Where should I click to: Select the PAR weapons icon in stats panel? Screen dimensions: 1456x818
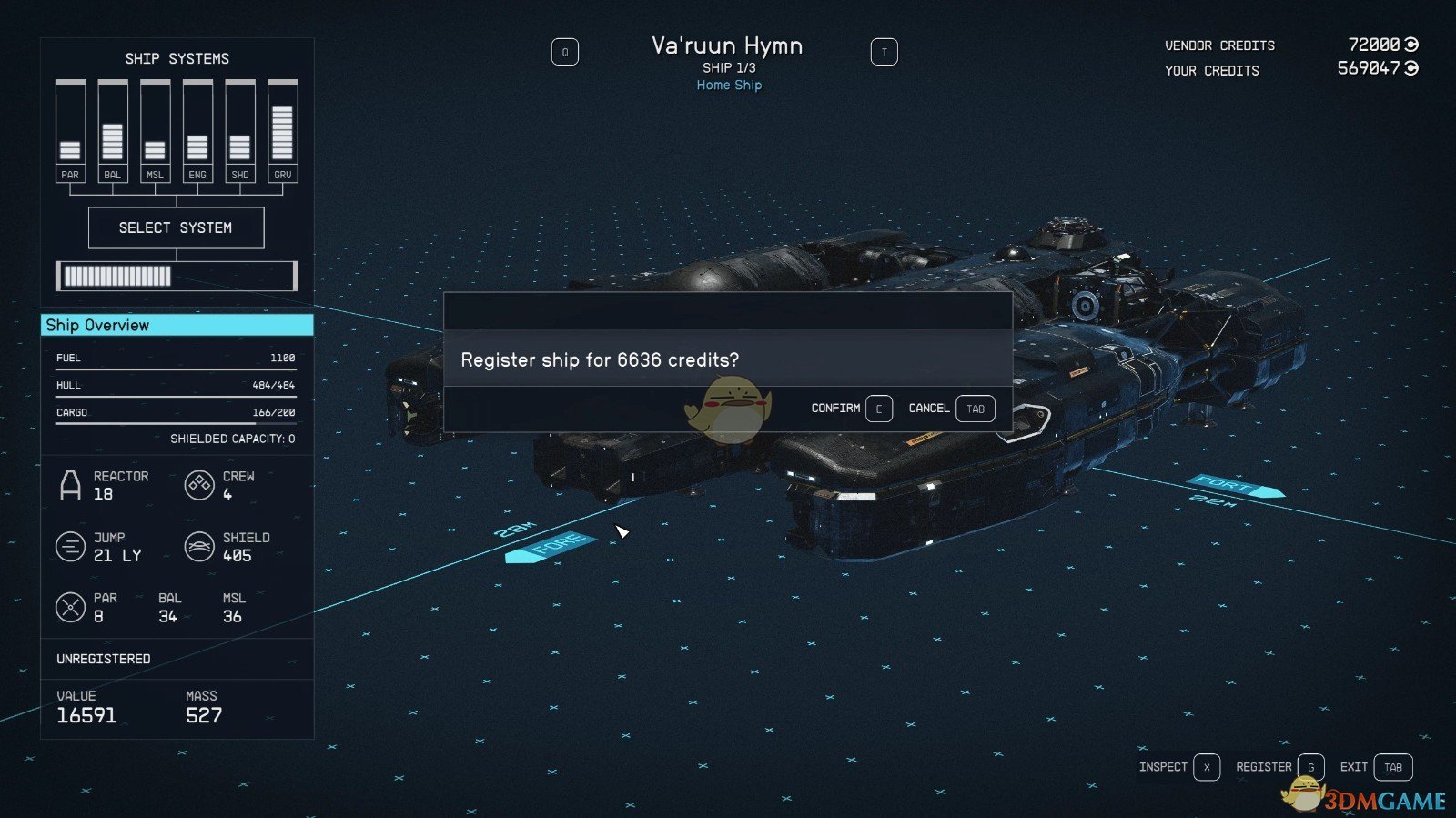(71, 607)
